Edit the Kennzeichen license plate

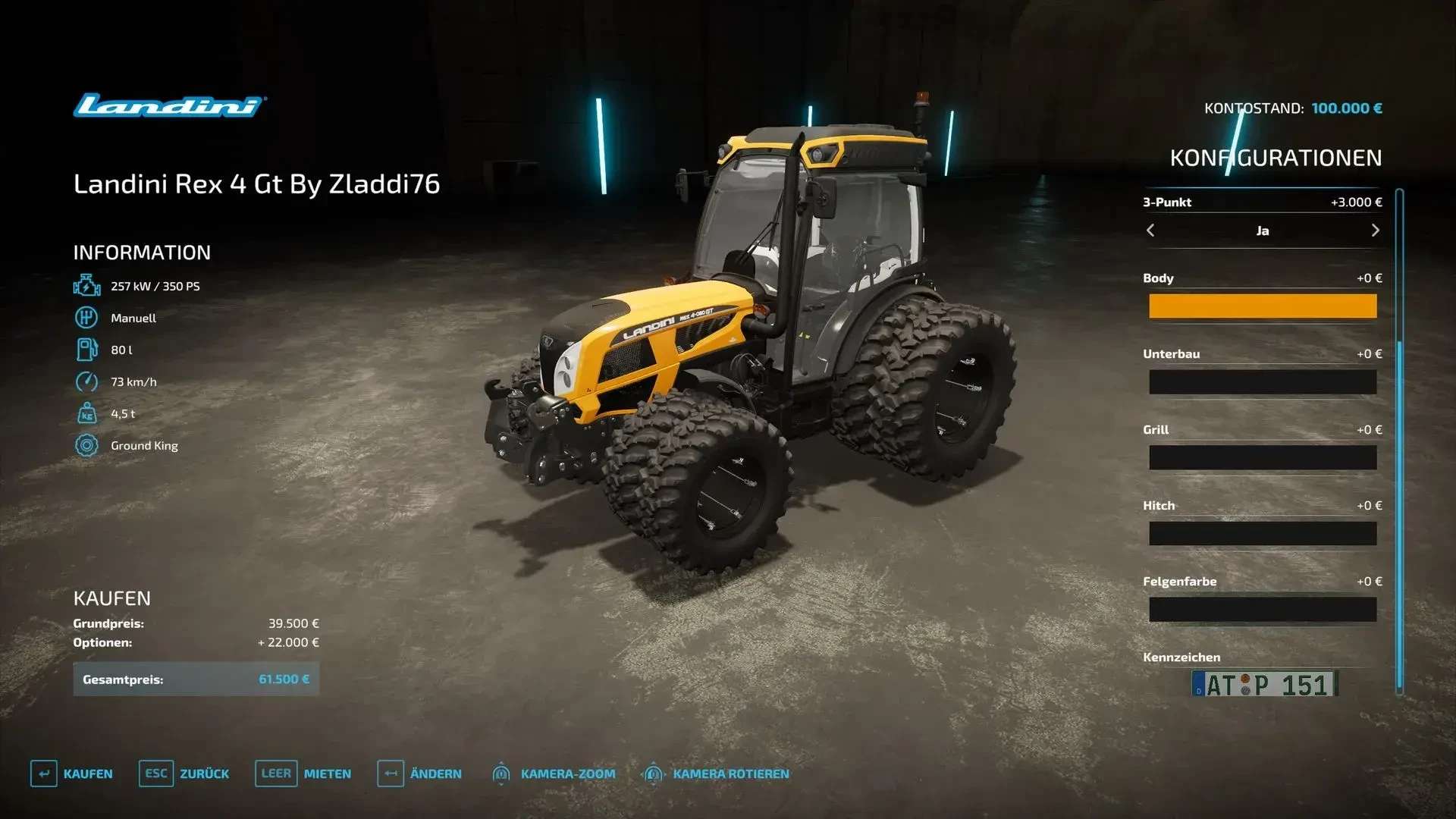(x=1263, y=684)
